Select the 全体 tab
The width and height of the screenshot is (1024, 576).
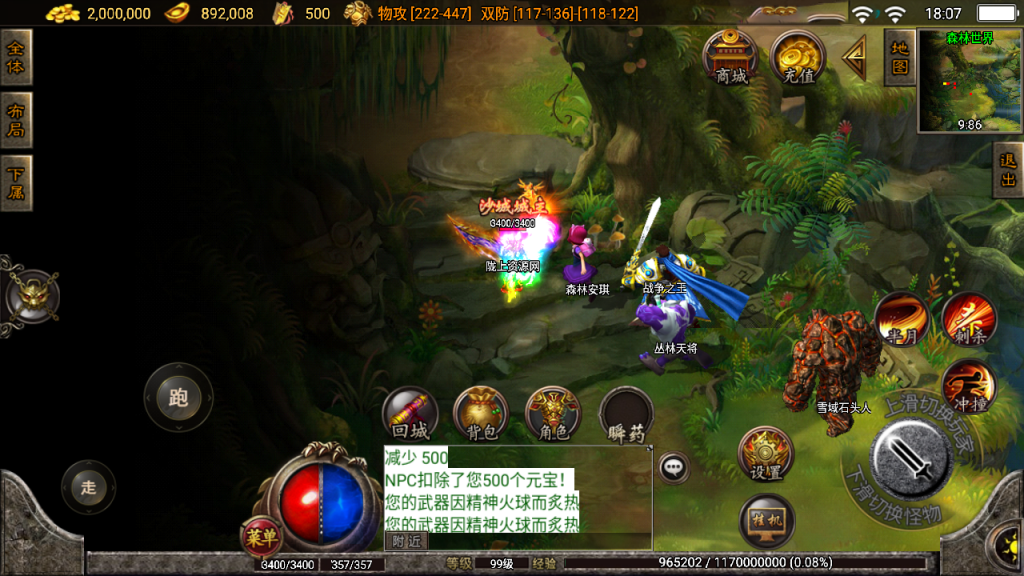tap(16, 57)
